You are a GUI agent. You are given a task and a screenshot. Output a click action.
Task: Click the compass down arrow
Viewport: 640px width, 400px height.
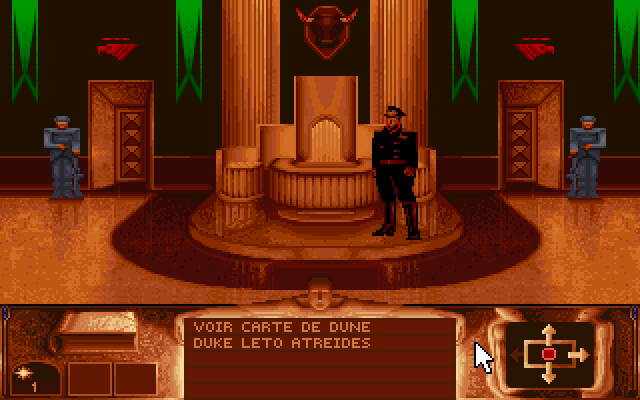tap(548, 376)
